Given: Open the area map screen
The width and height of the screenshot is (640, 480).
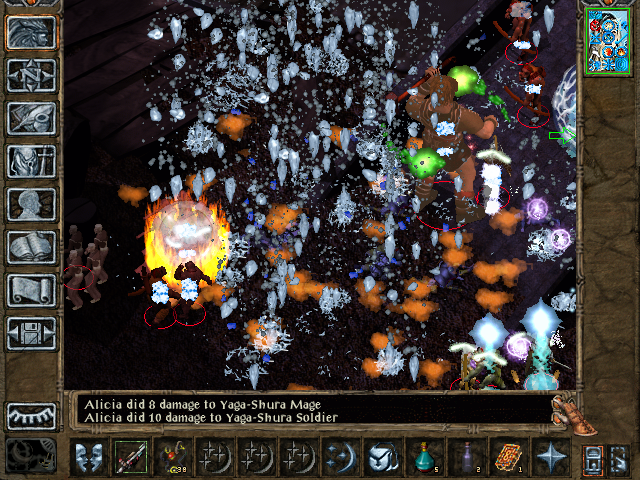Looking at the screenshot, I should tap(31, 75).
